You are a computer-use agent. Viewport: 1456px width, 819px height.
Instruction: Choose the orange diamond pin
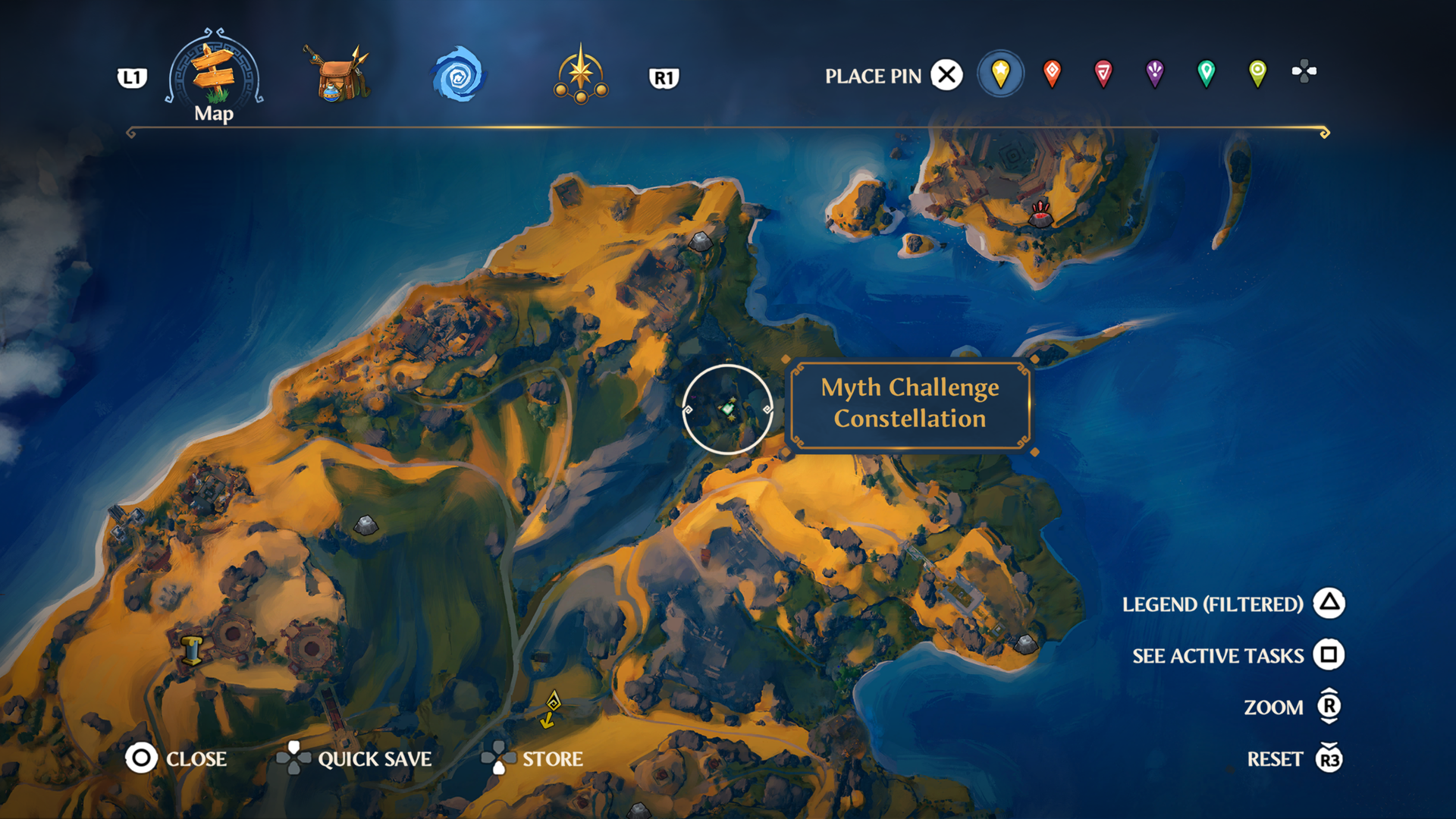(x=1052, y=74)
